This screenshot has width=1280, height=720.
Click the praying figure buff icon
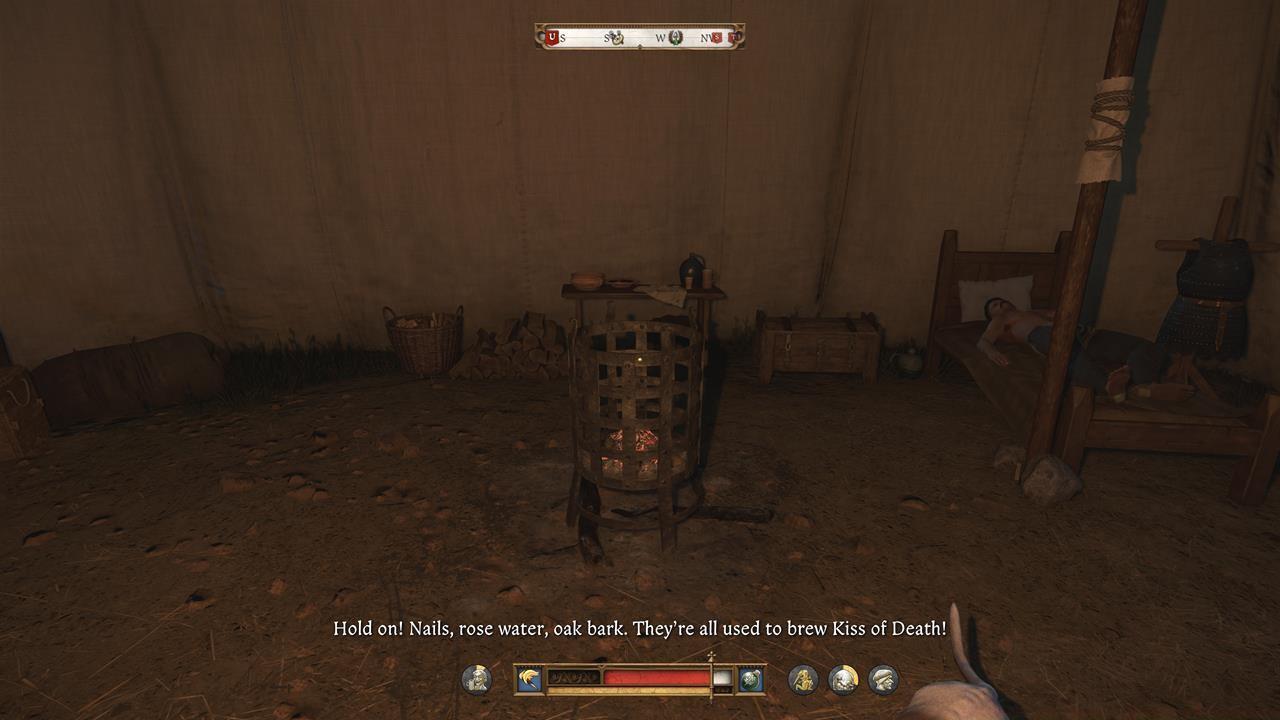804,680
